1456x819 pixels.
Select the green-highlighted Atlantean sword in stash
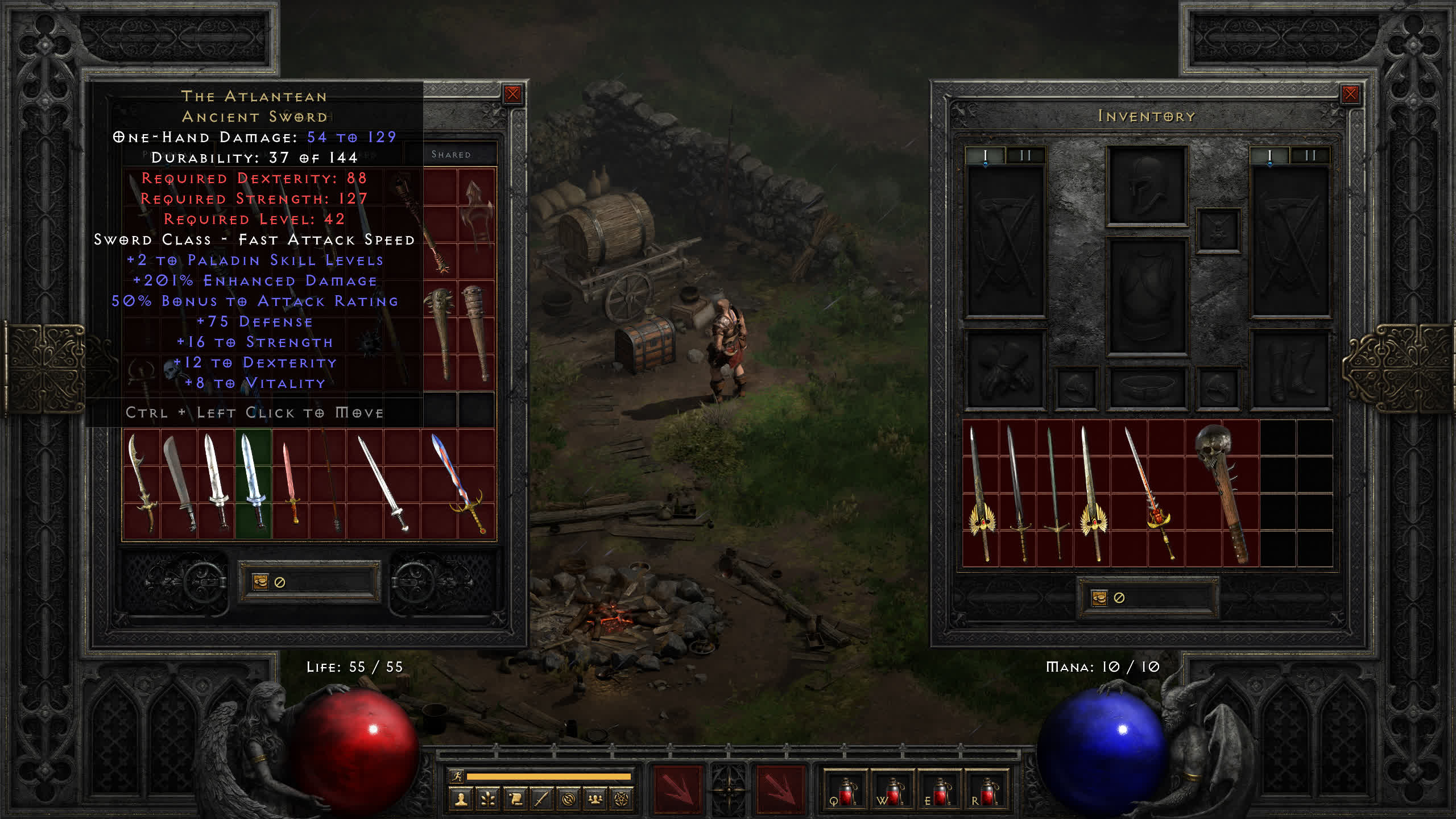pyautogui.click(x=253, y=483)
